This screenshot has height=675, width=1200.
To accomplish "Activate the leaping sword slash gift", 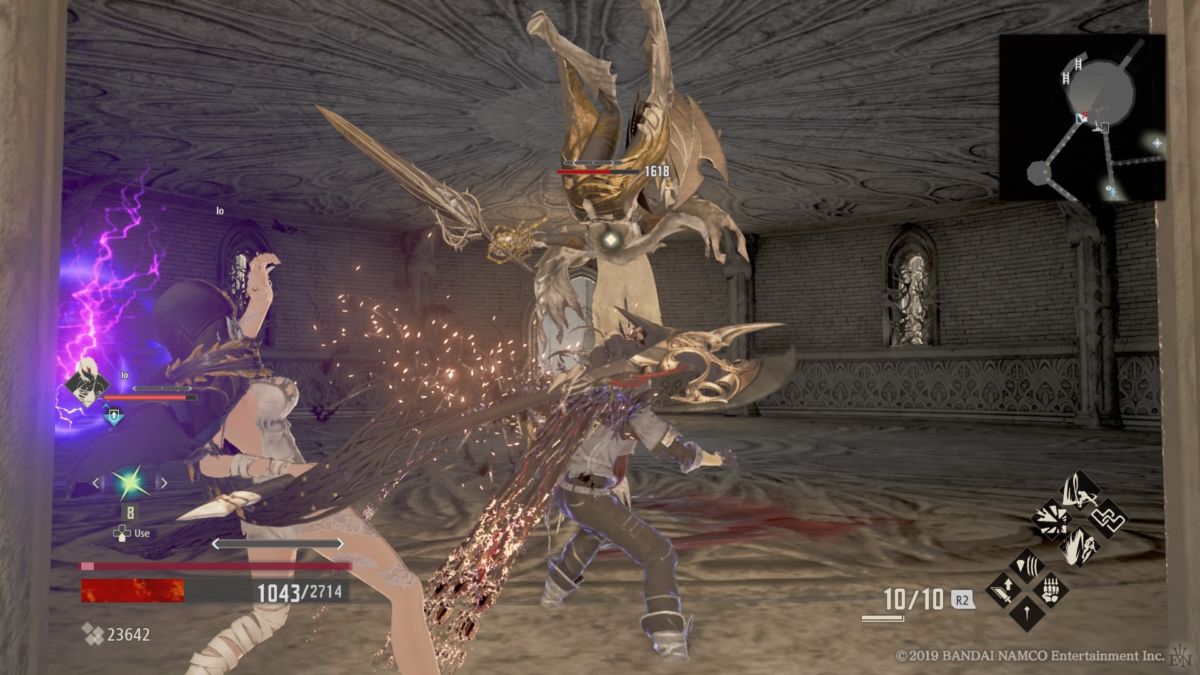I will (1080, 490).
